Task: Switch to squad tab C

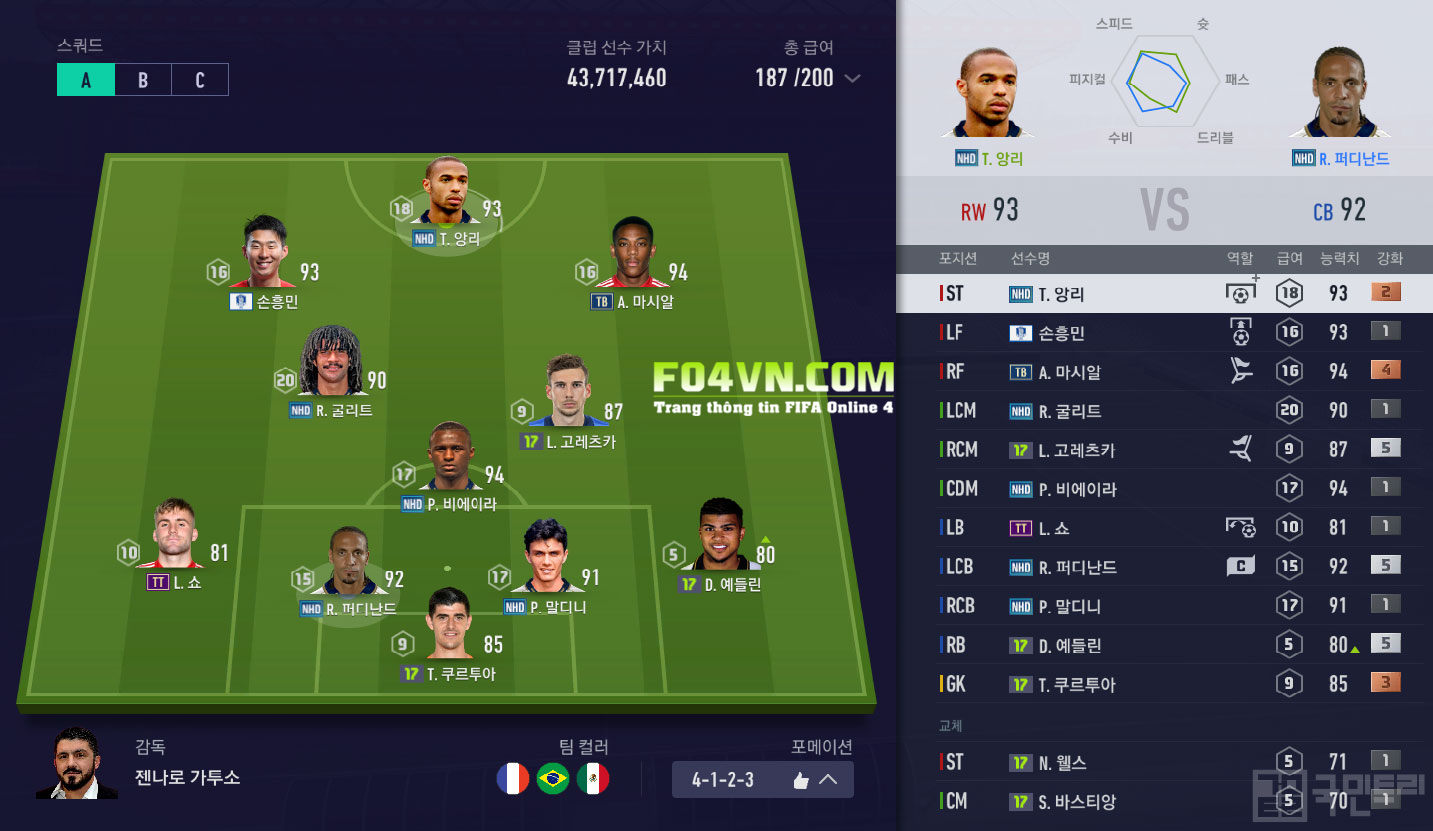Action: point(200,80)
